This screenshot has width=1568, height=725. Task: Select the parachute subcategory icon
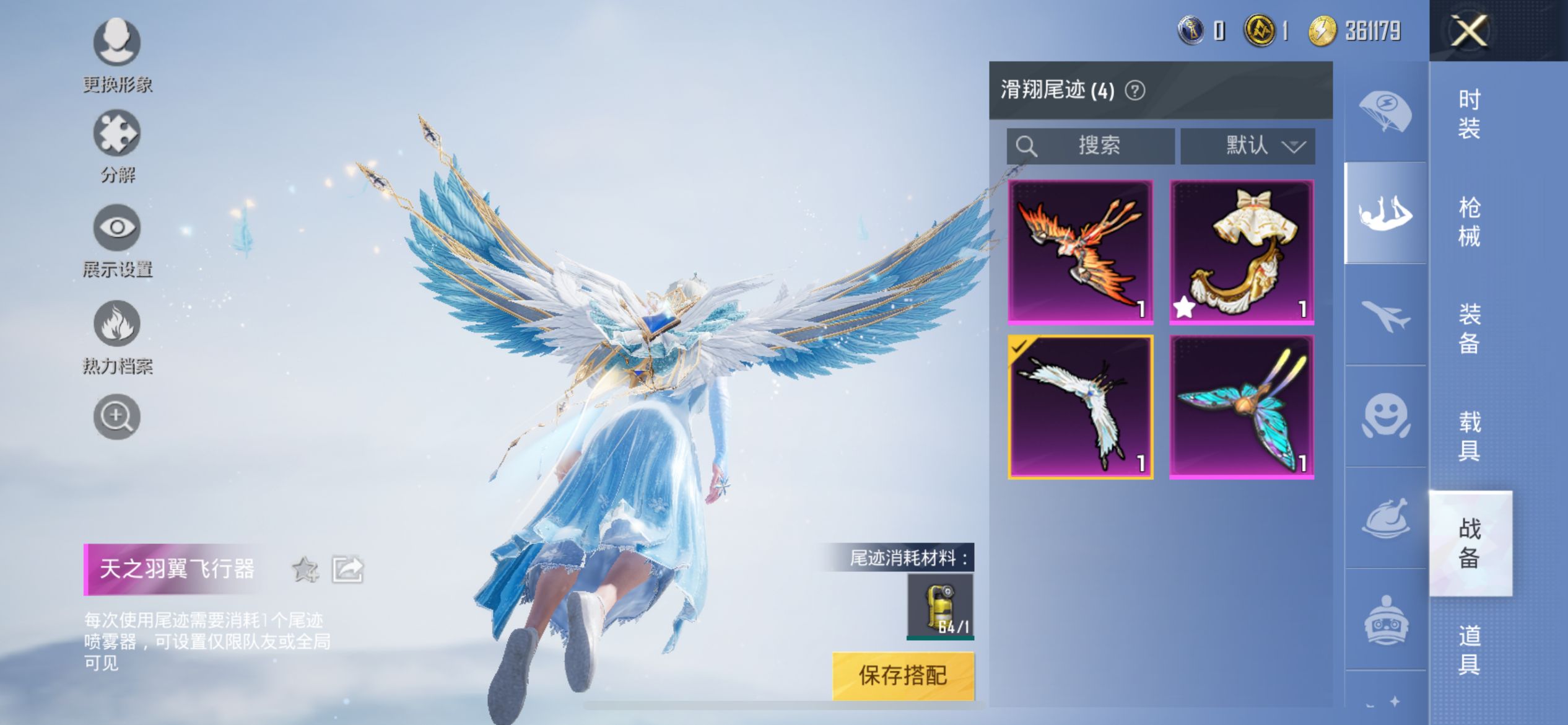[x=1385, y=112]
